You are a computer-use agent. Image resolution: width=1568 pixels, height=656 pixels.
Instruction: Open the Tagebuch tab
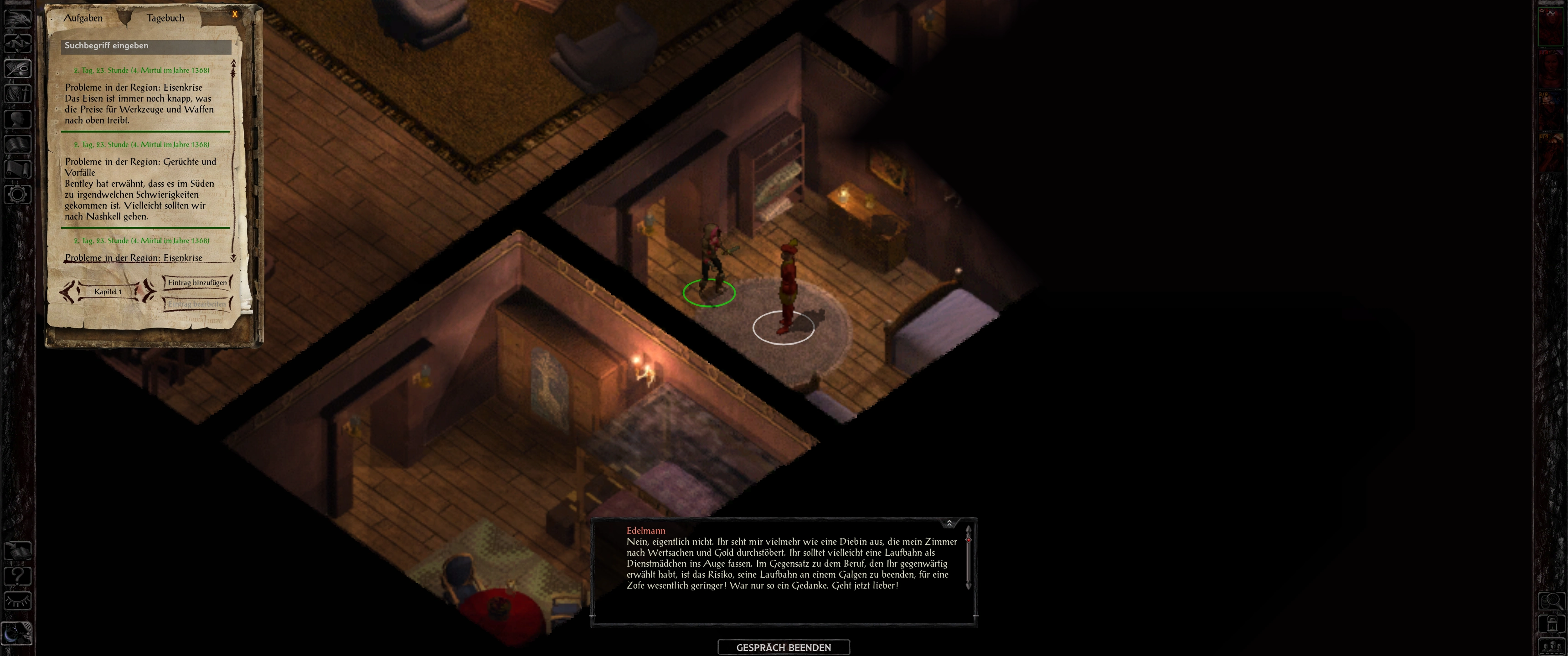[x=165, y=18]
